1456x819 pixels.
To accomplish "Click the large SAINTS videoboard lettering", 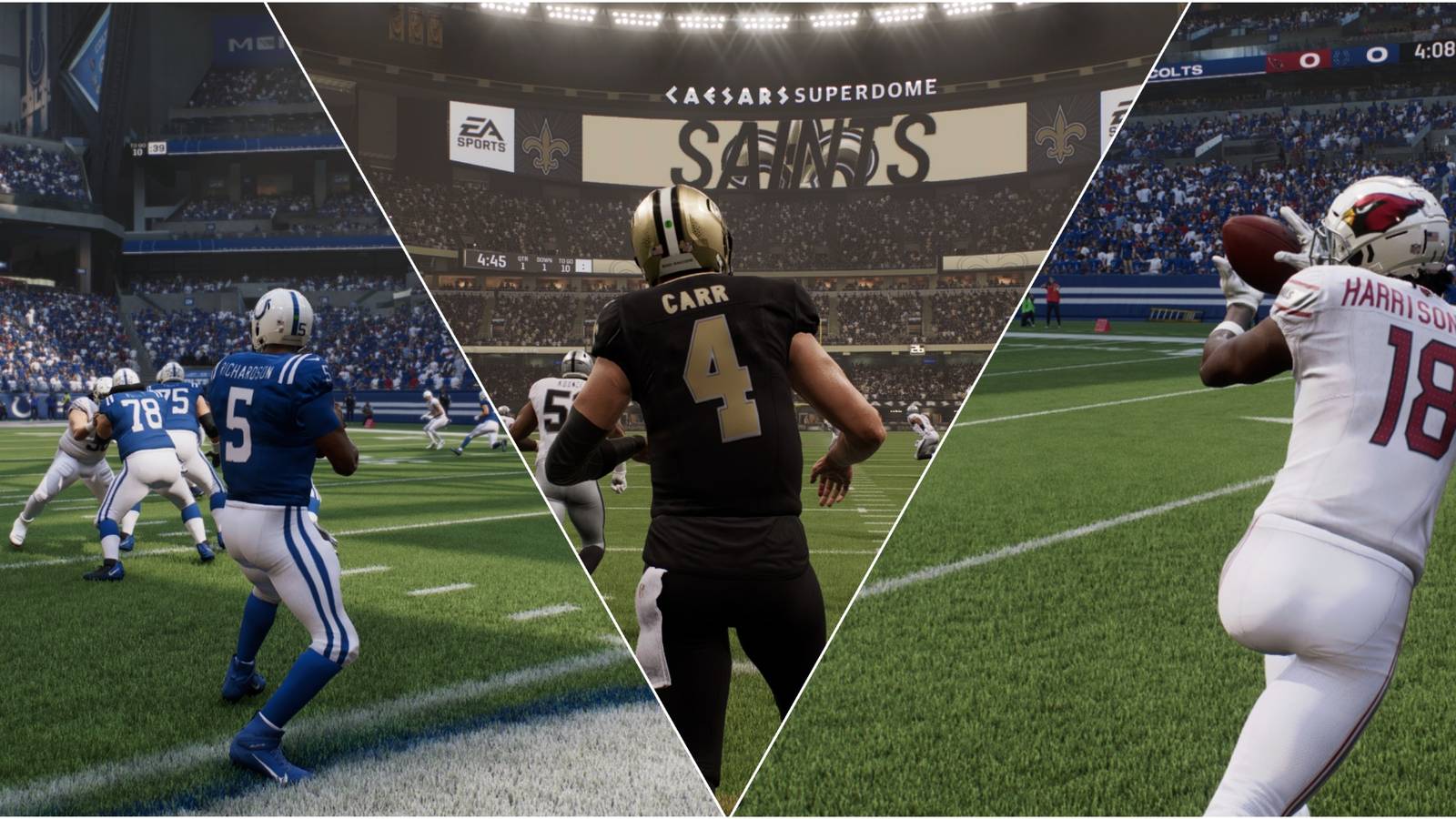I will pyautogui.click(x=801, y=146).
